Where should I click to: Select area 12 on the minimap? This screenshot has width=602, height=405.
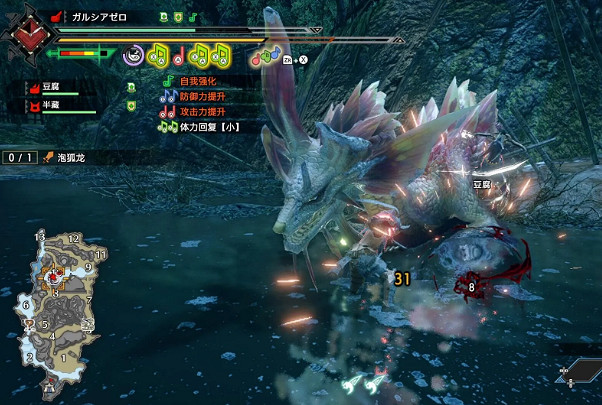click(x=73, y=239)
